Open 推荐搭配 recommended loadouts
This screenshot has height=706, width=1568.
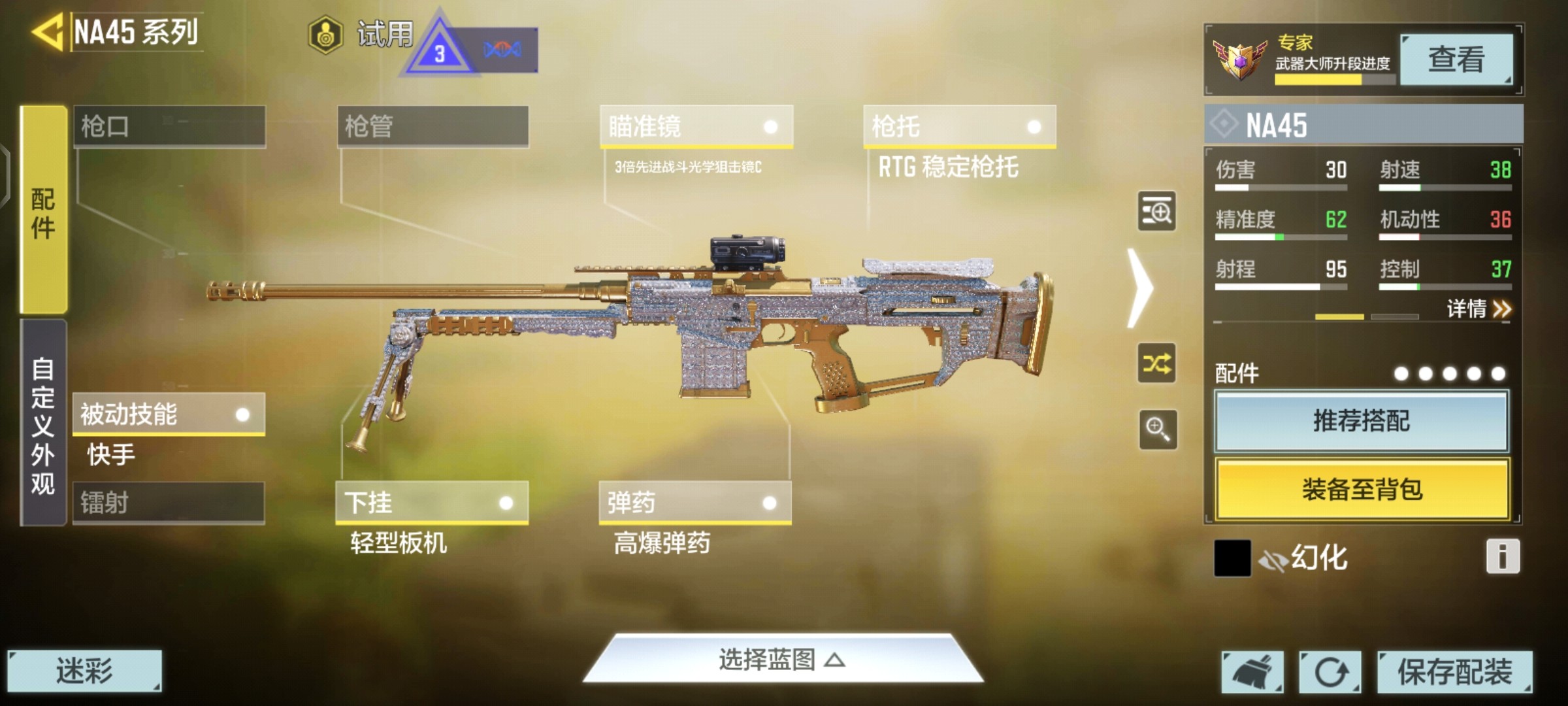[1362, 421]
